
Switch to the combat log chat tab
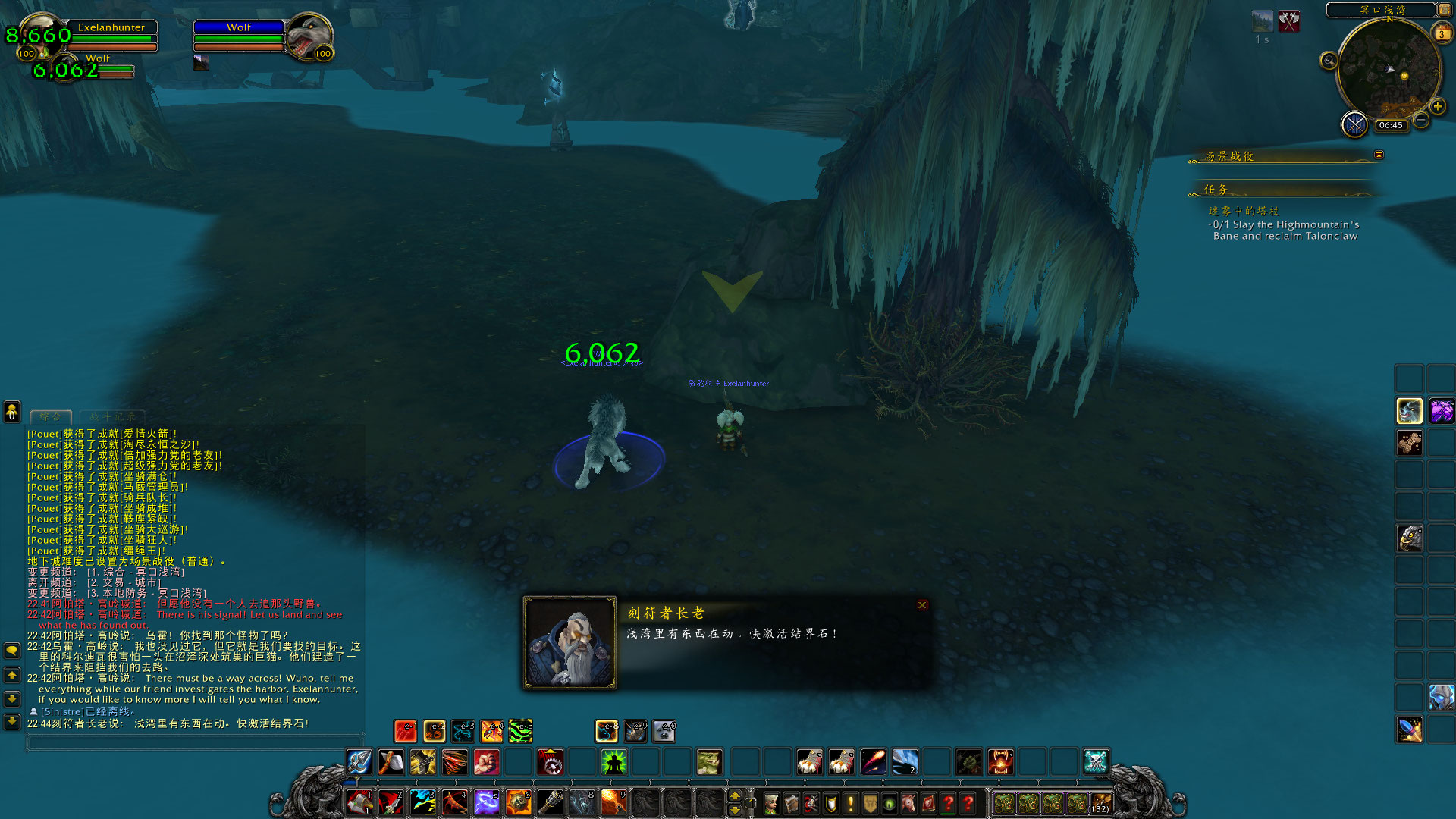click(x=113, y=416)
